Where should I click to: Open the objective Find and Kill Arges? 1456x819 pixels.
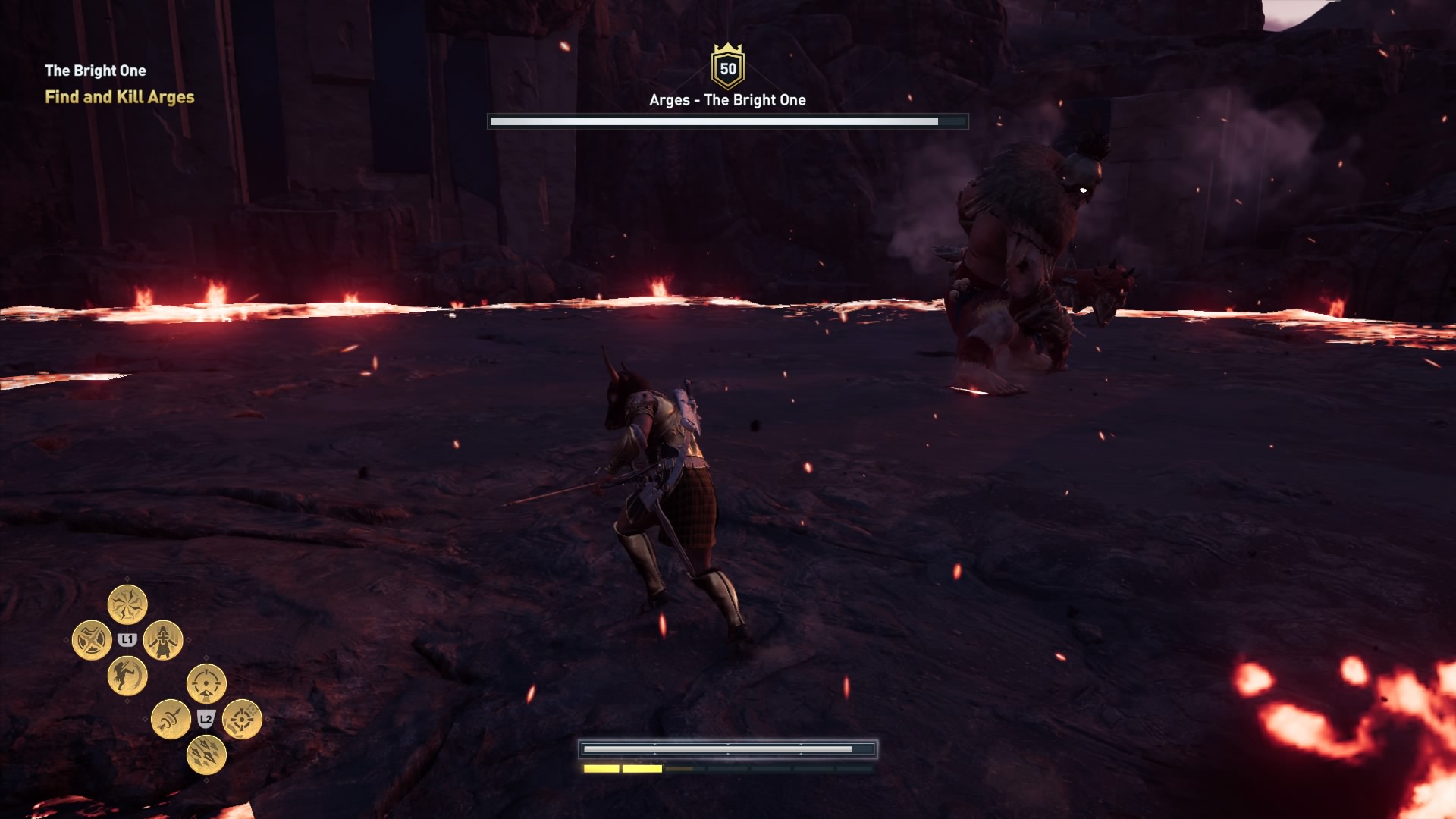click(x=121, y=98)
